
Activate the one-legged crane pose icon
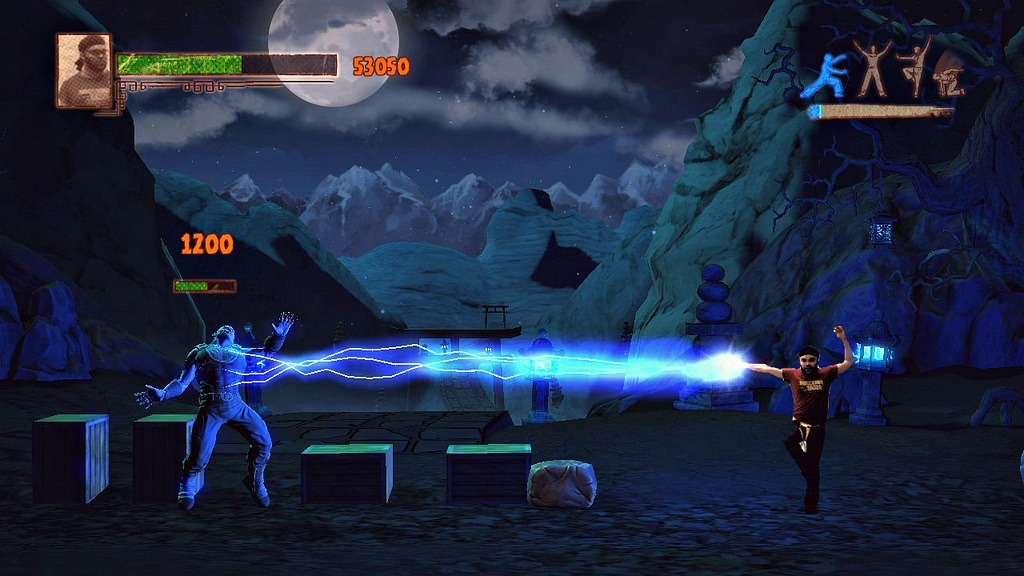click(x=915, y=68)
